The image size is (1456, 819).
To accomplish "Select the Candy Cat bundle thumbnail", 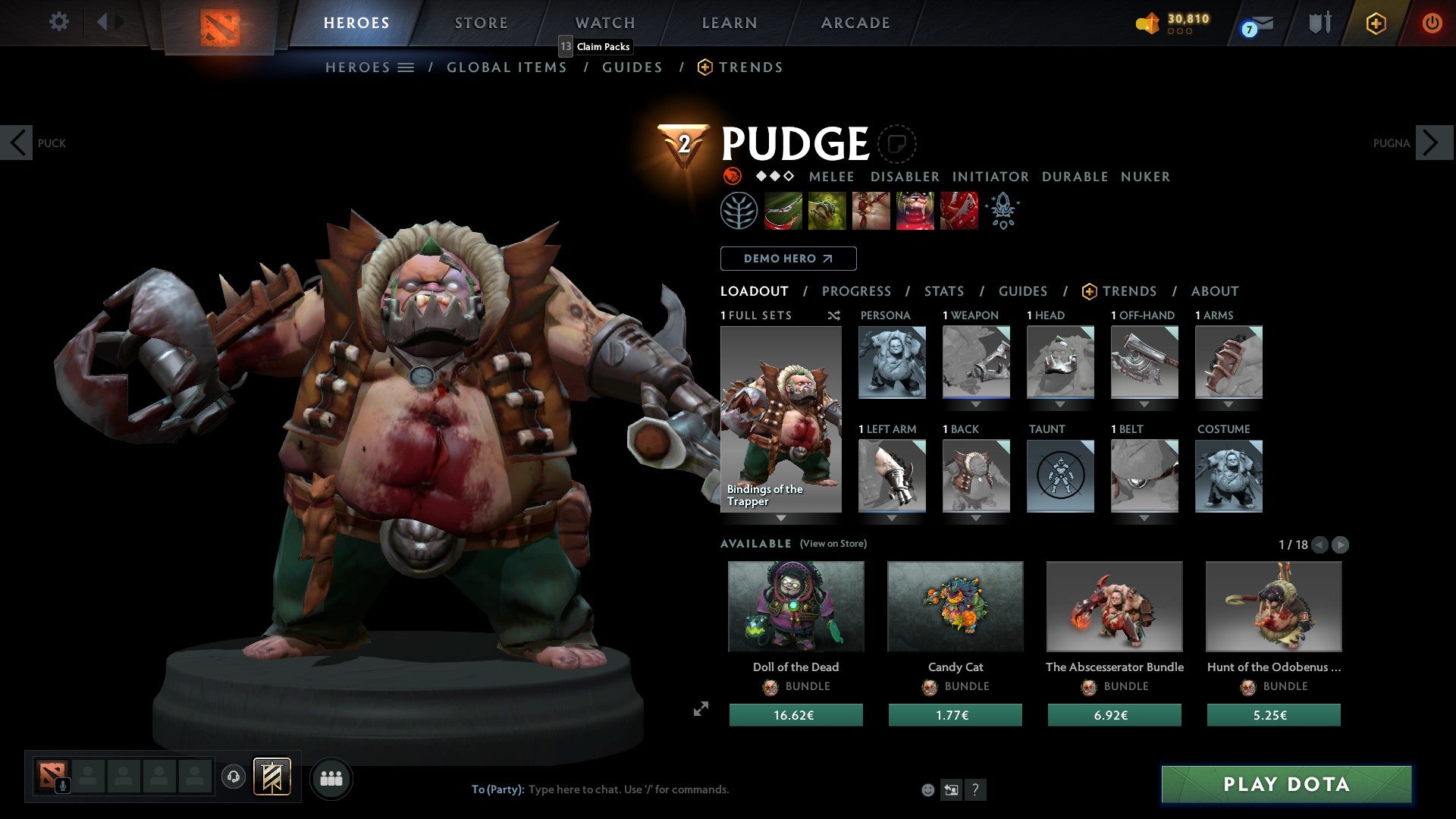I will coord(955,606).
